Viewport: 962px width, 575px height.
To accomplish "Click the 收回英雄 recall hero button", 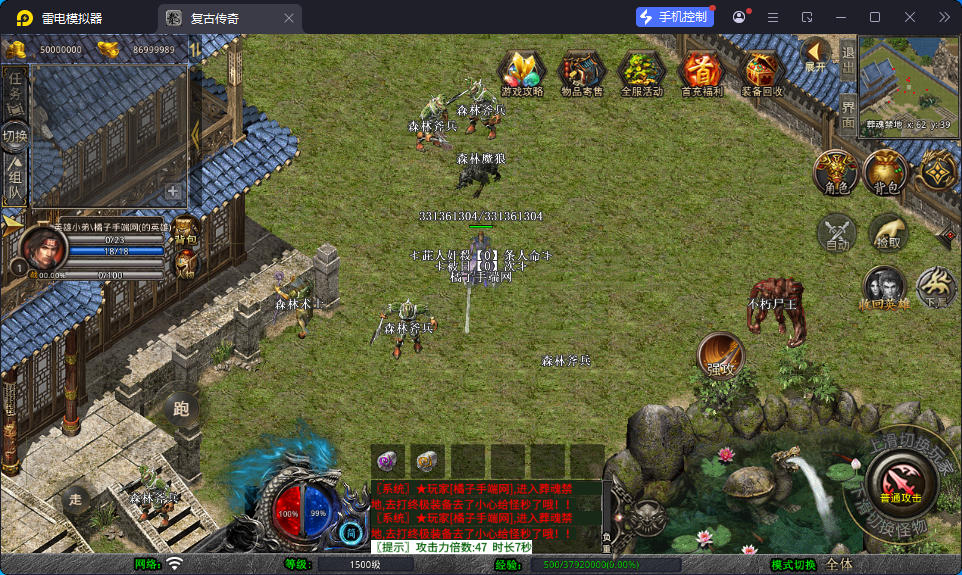I will pyautogui.click(x=884, y=288).
